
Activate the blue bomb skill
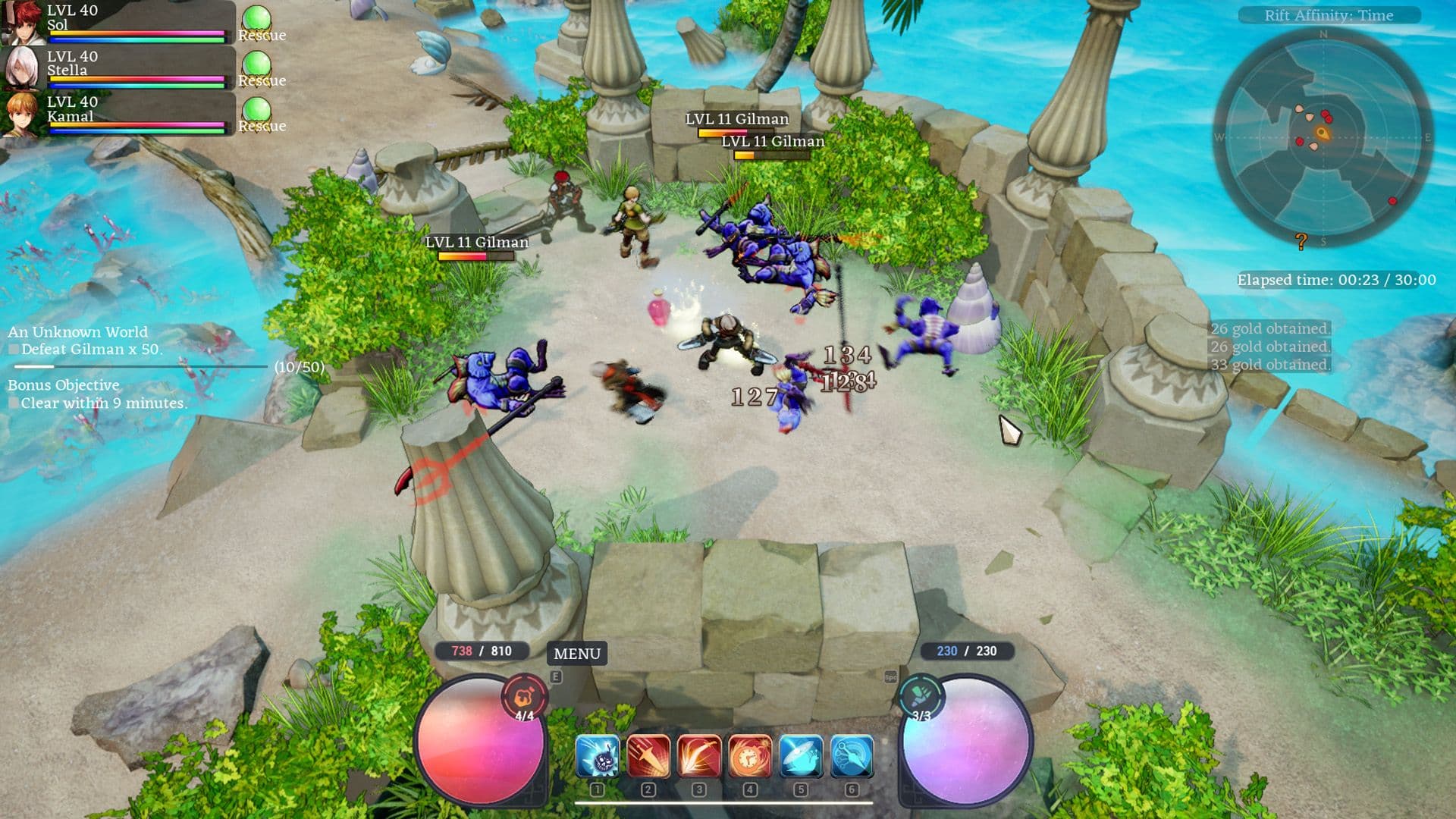[598, 757]
